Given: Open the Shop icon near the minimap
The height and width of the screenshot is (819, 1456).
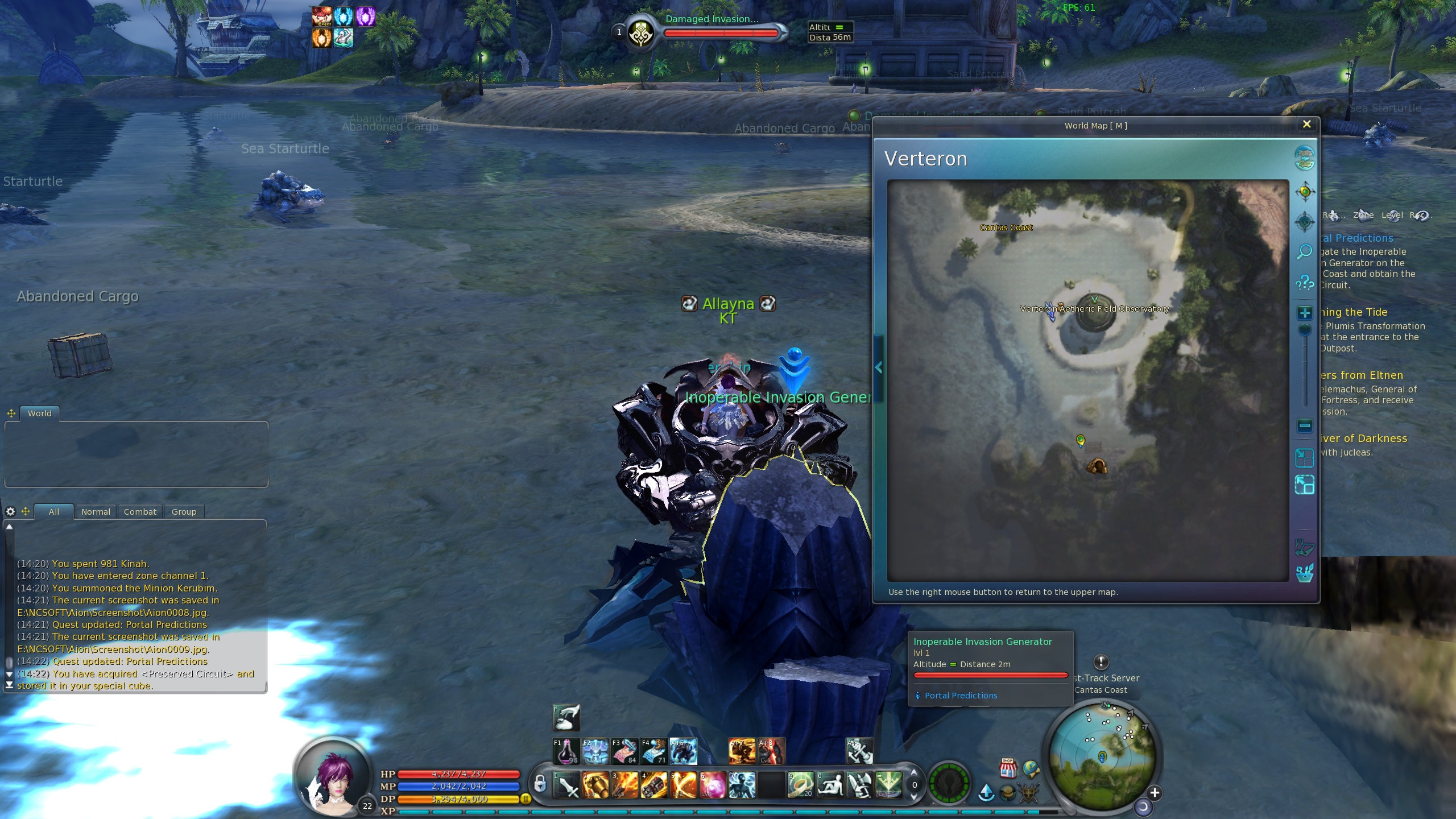Looking at the screenshot, I should point(1008,768).
